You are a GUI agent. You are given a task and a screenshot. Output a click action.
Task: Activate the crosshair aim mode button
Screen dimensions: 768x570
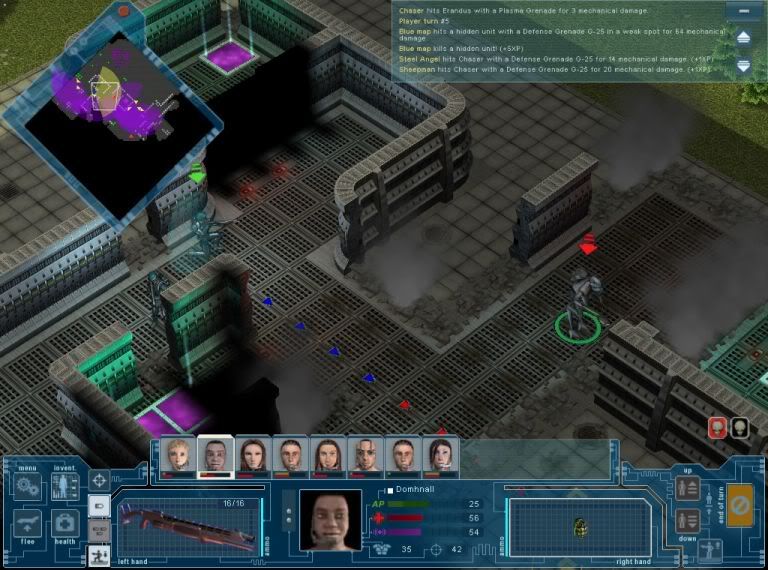tap(100, 480)
